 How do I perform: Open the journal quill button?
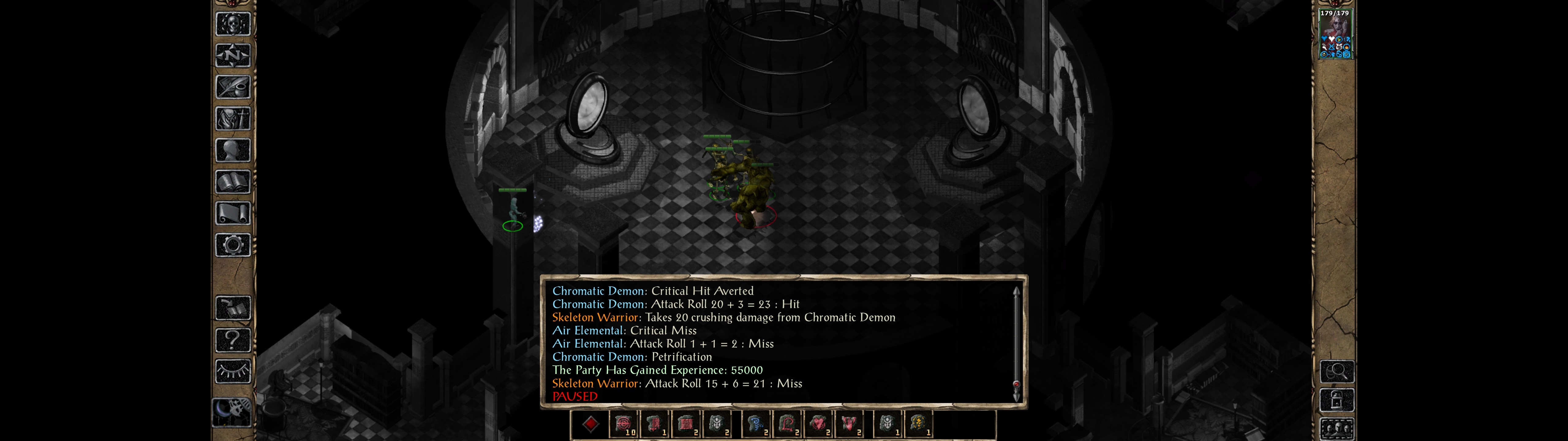pos(232,87)
